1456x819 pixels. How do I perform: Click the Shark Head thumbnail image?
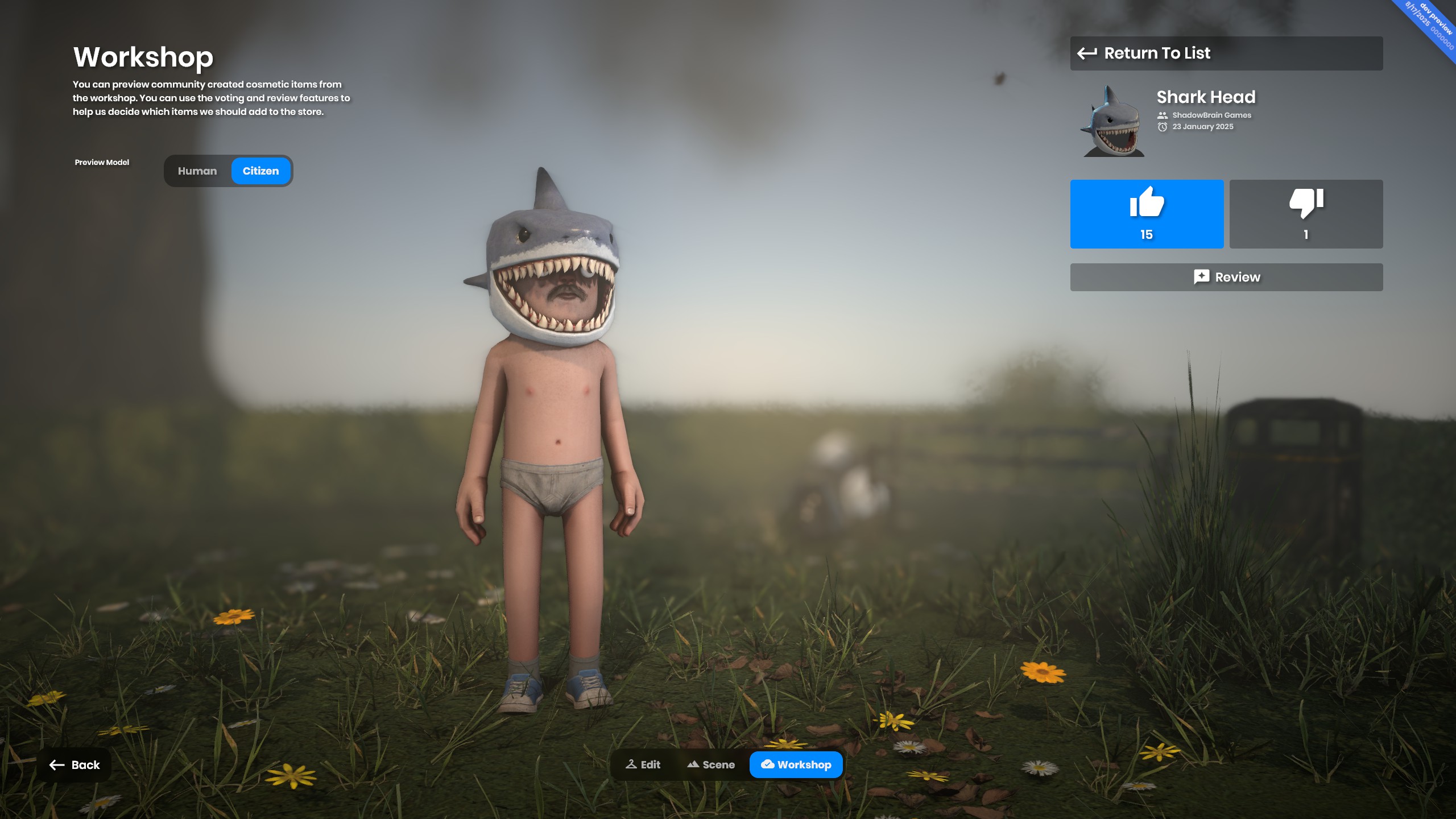click(x=1112, y=121)
